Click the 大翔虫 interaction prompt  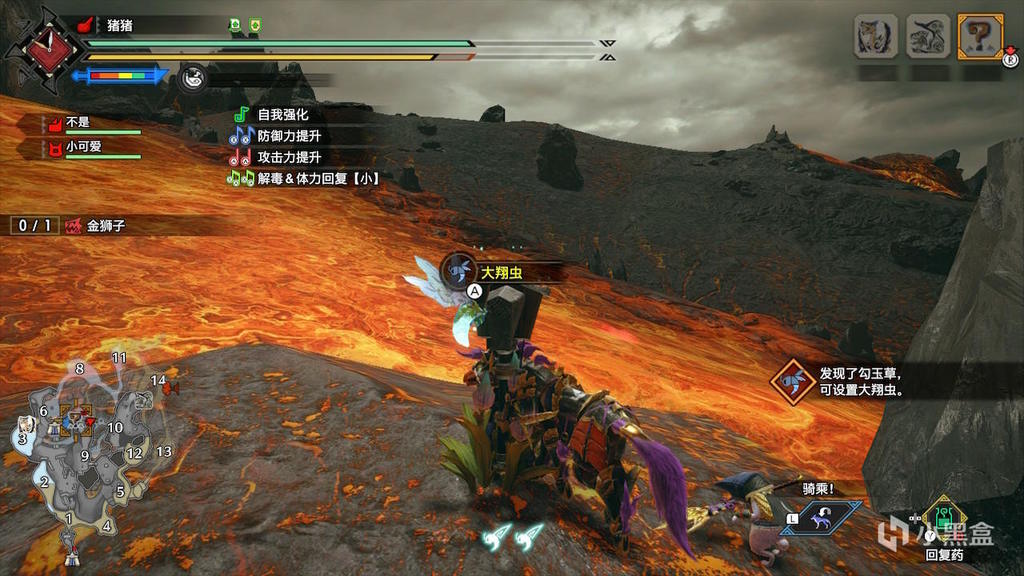[500, 272]
